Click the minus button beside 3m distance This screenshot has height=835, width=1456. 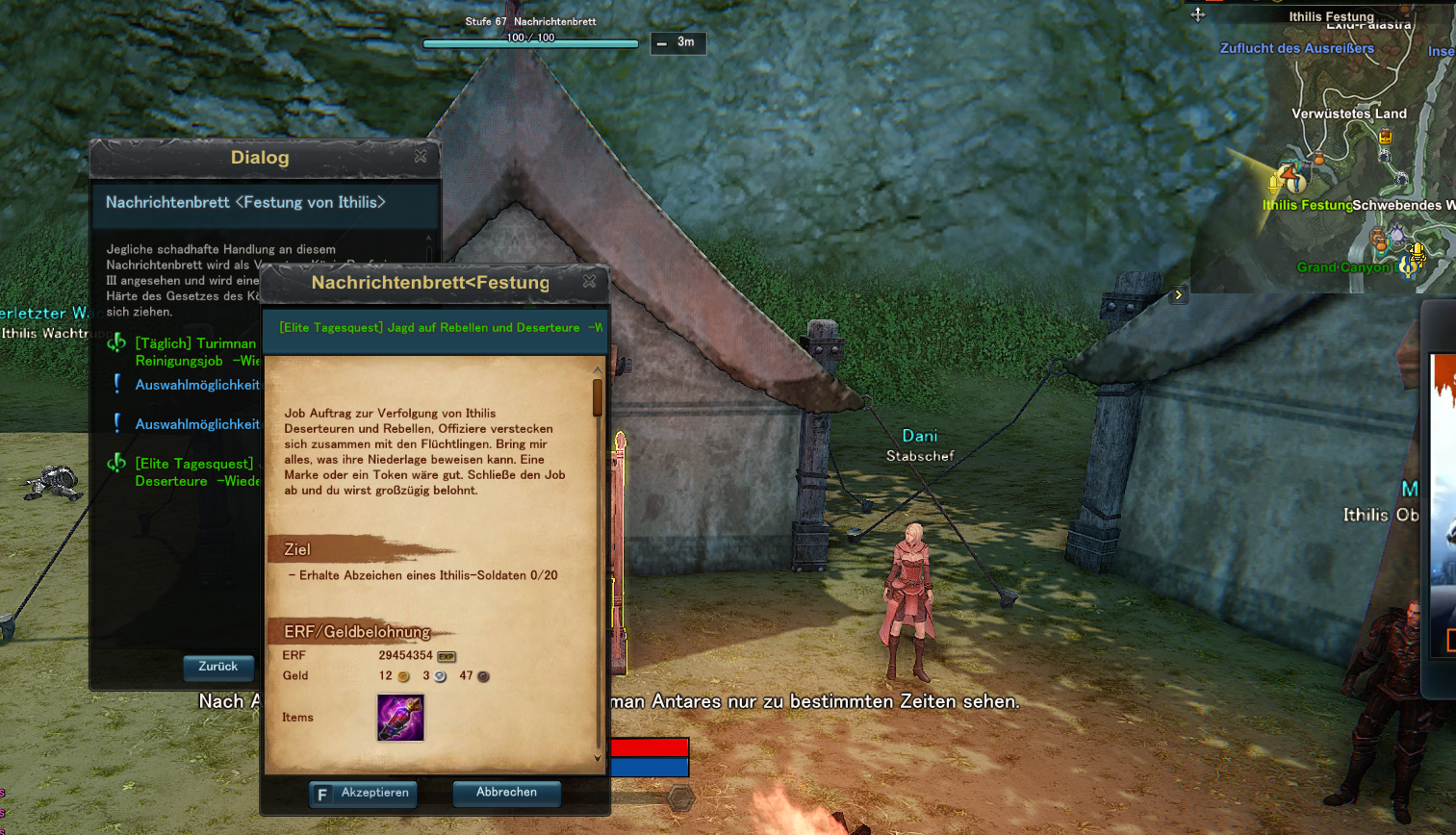coord(662,43)
